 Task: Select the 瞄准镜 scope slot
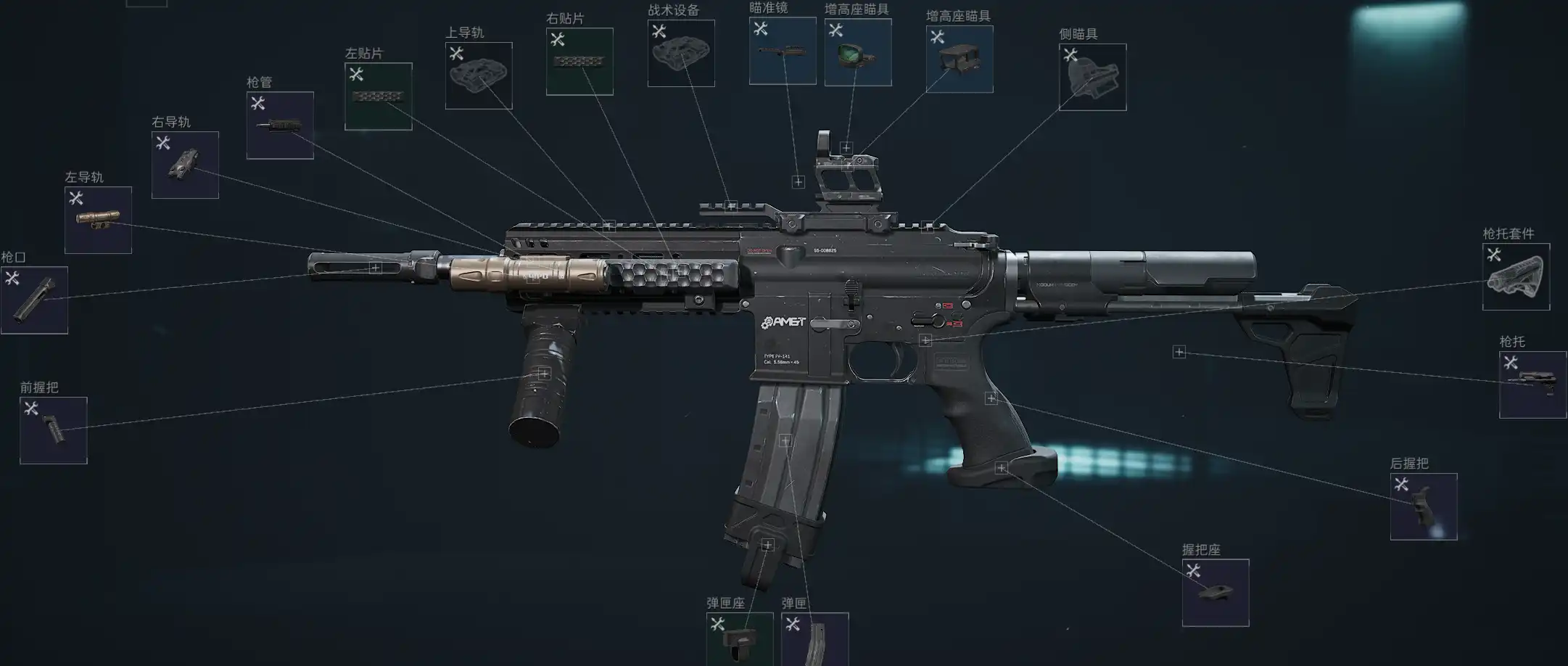(783, 51)
